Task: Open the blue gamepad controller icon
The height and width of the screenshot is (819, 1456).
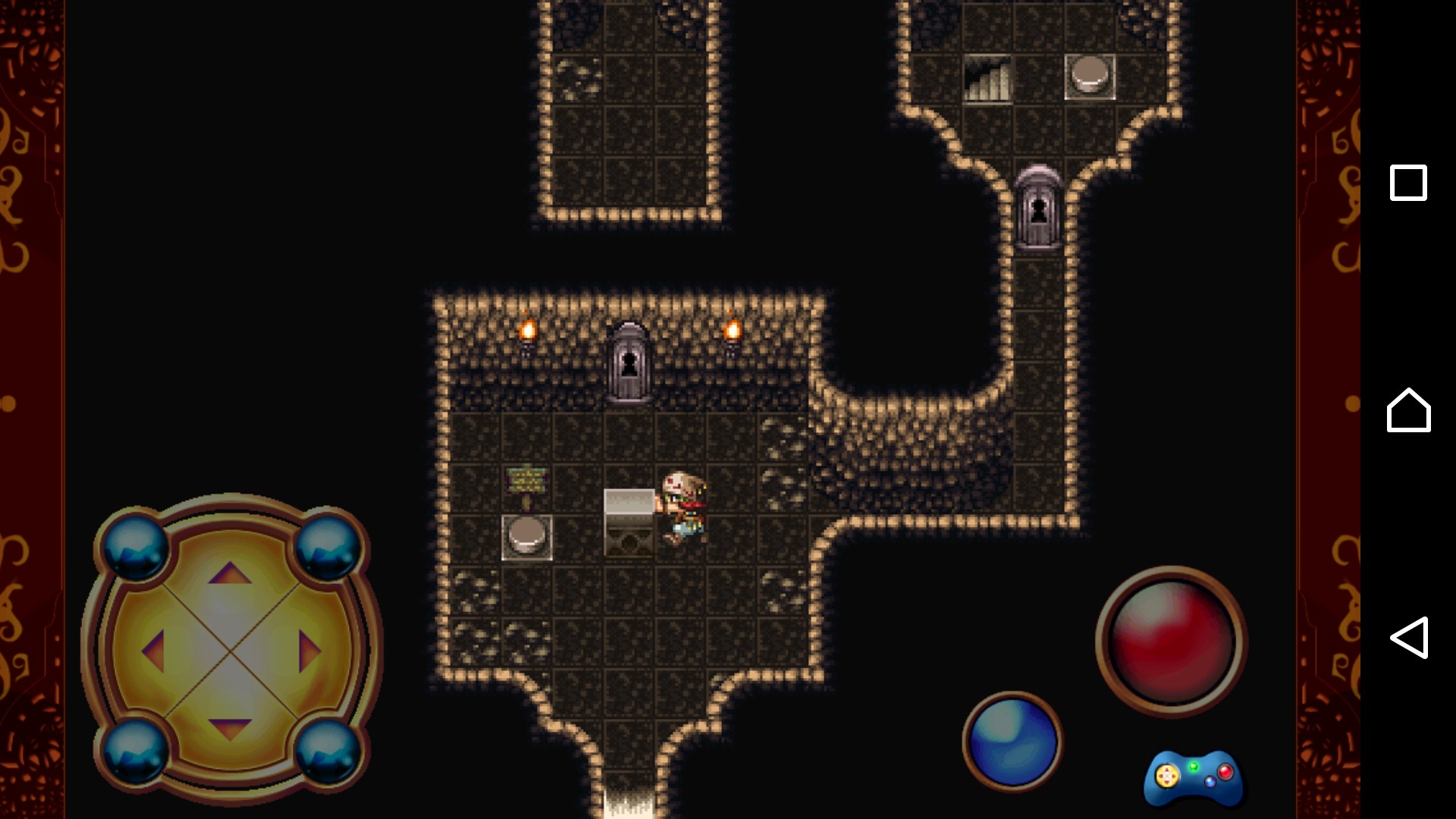Action: click(1193, 778)
